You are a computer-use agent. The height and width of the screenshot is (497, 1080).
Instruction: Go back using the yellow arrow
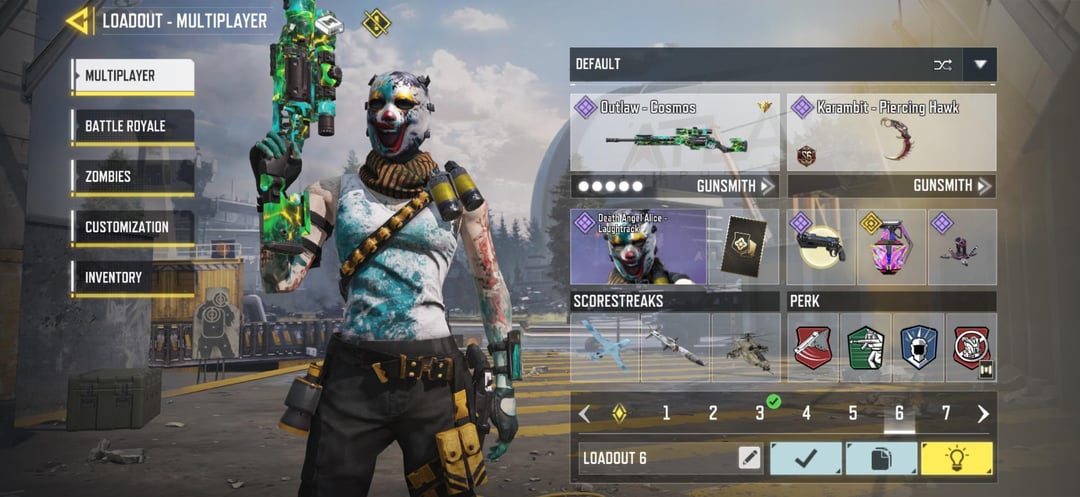[77, 20]
